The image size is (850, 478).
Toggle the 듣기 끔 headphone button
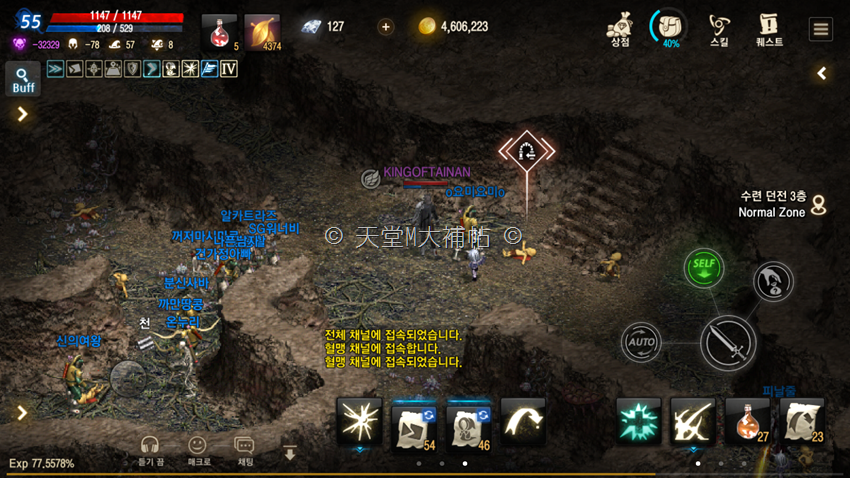click(150, 449)
